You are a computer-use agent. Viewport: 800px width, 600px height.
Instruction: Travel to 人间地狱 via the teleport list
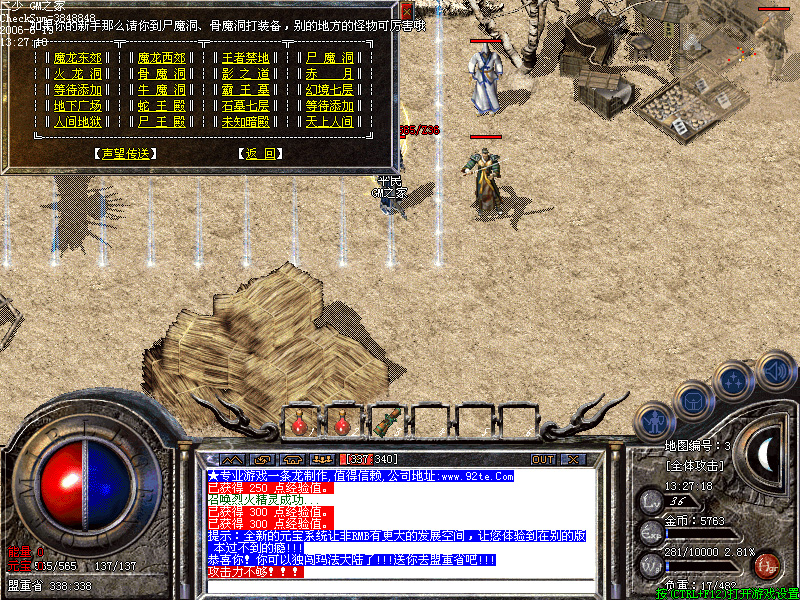77,122
